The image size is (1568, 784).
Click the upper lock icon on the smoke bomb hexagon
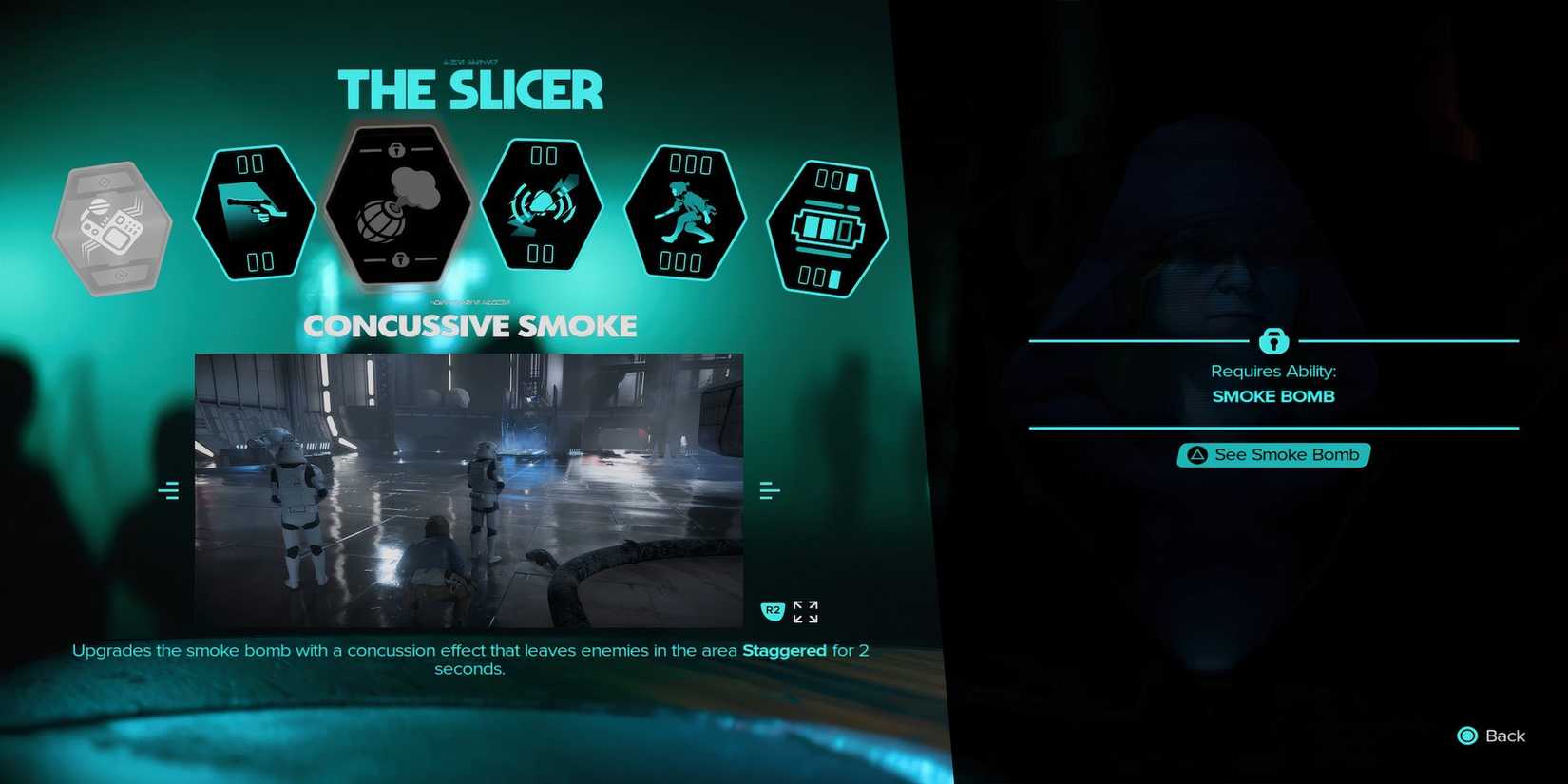point(396,148)
